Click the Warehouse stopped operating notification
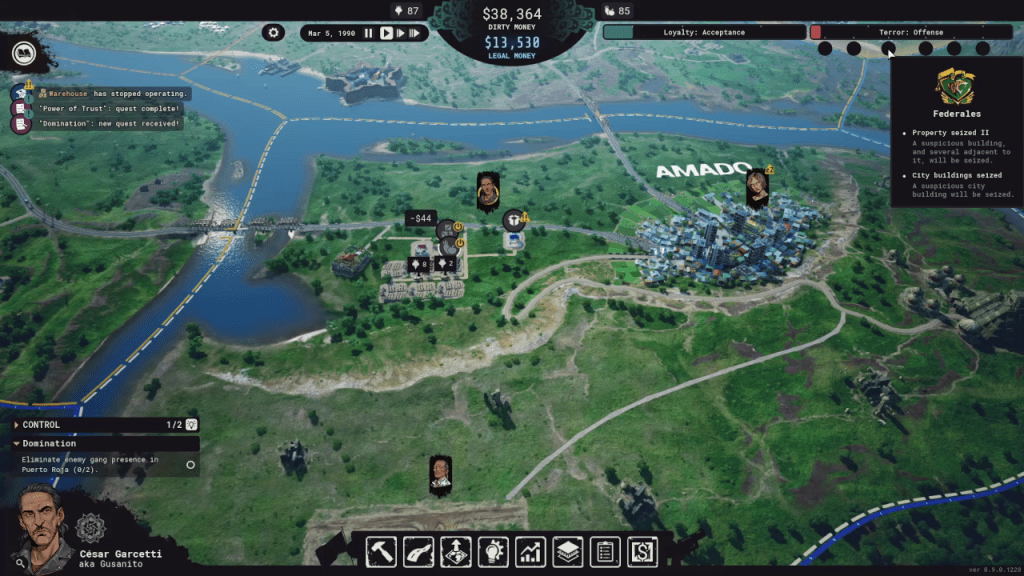1024x576 pixels. coord(112,92)
